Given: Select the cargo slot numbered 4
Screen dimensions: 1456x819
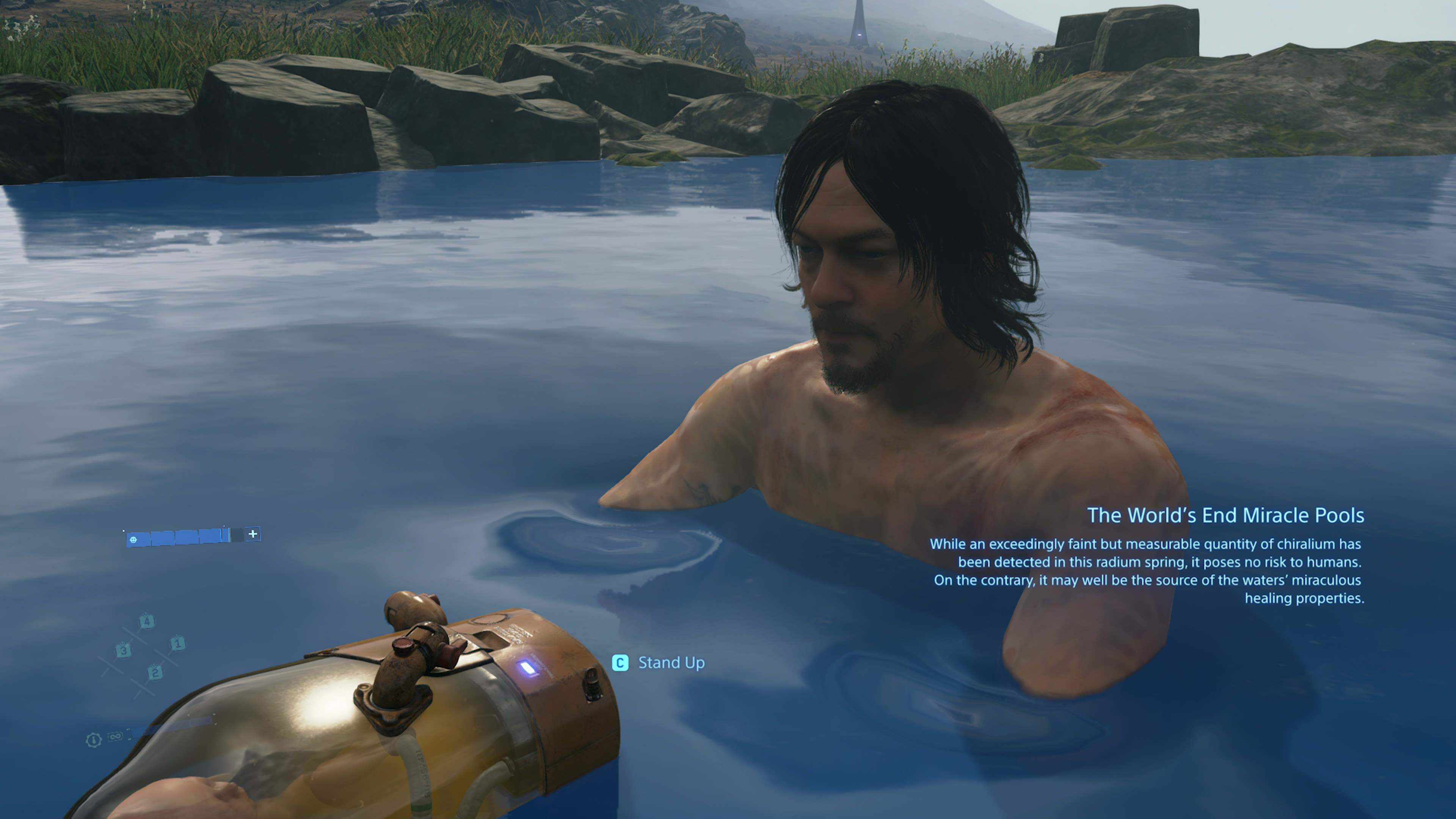Looking at the screenshot, I should click(x=147, y=622).
